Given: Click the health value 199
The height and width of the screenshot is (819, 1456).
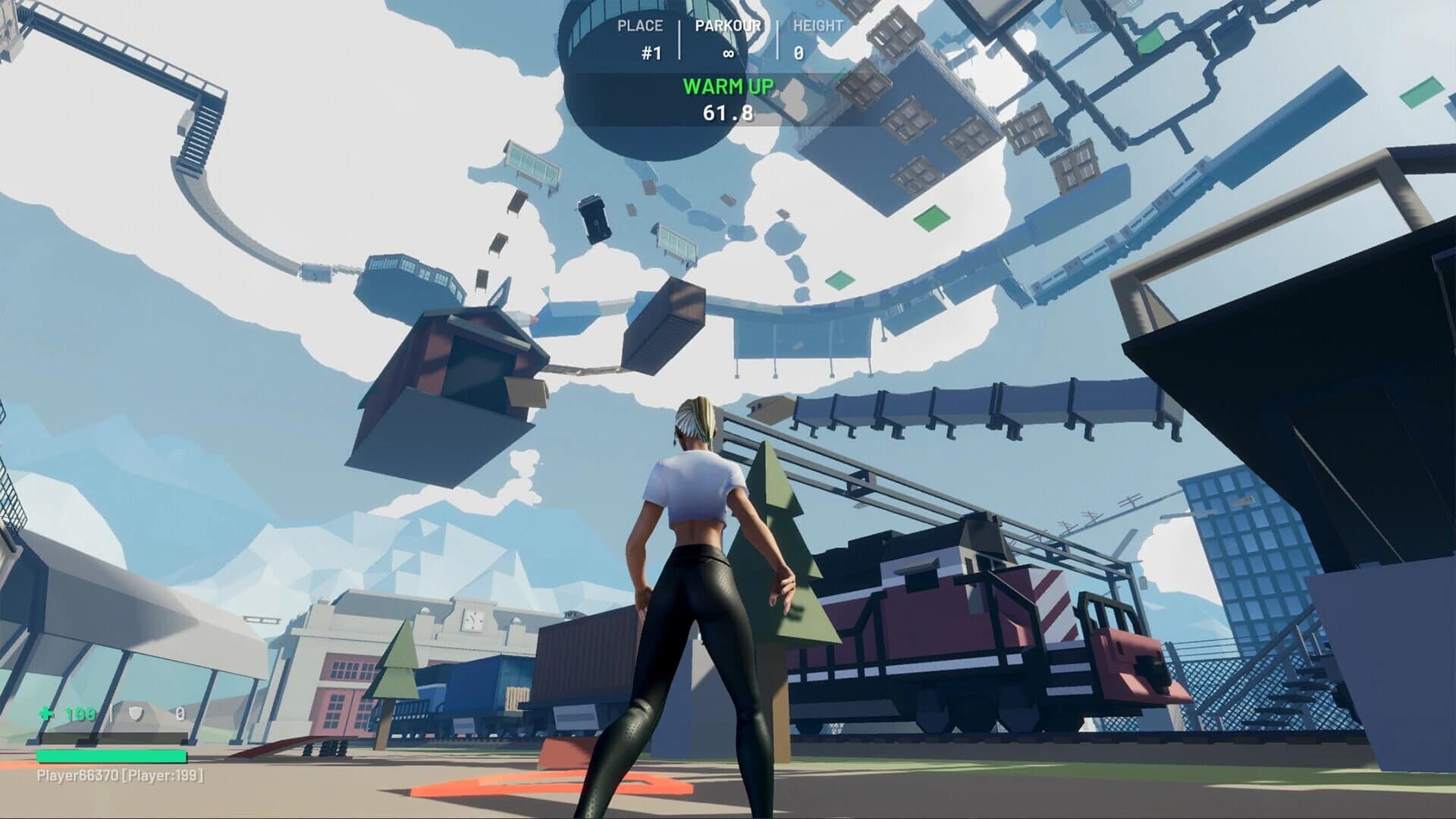Looking at the screenshot, I should (79, 714).
